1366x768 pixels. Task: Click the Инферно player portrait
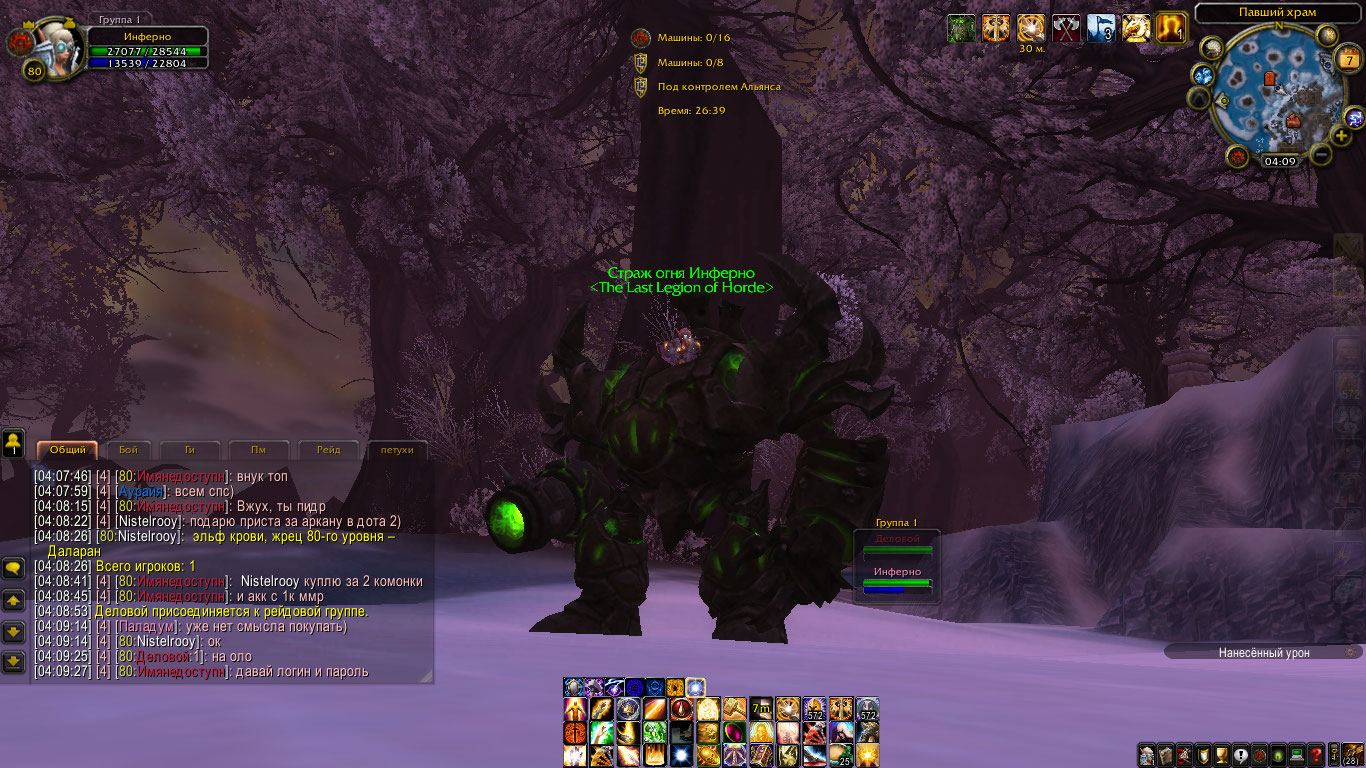click(x=47, y=42)
